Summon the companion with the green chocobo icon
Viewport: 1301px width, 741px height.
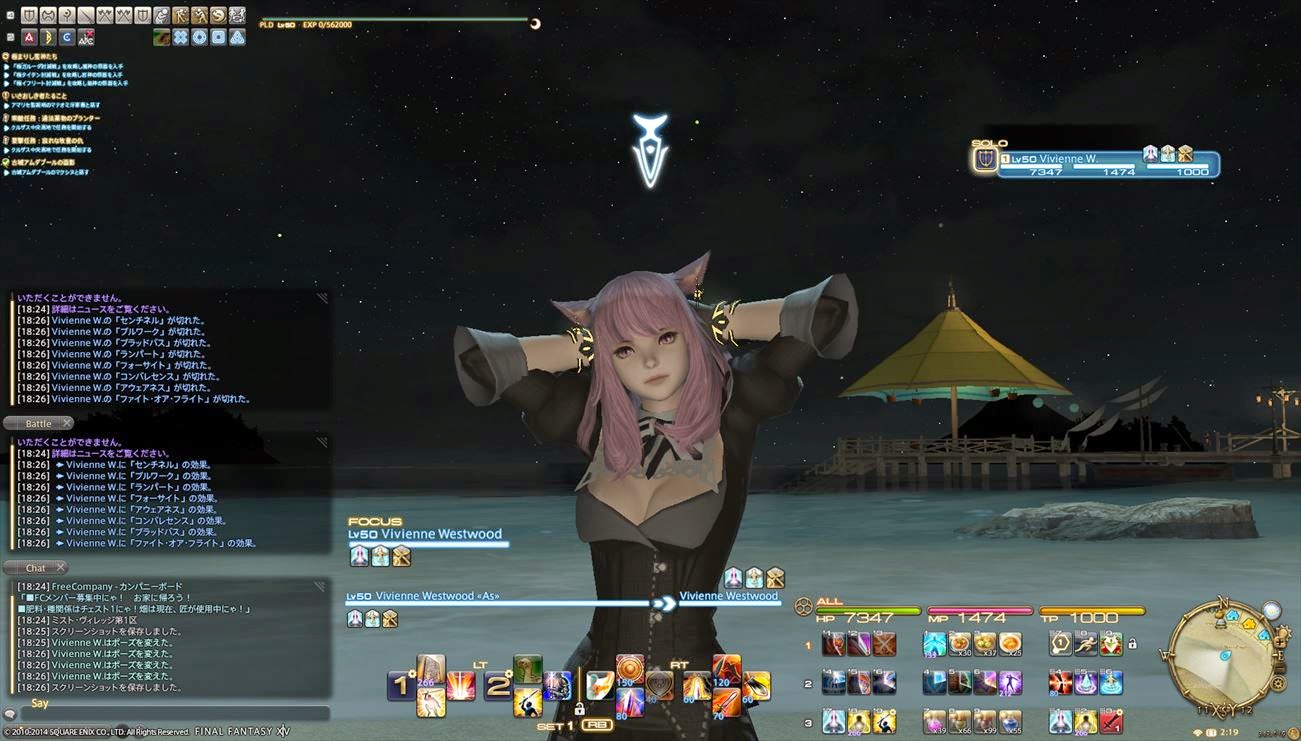pos(161,36)
